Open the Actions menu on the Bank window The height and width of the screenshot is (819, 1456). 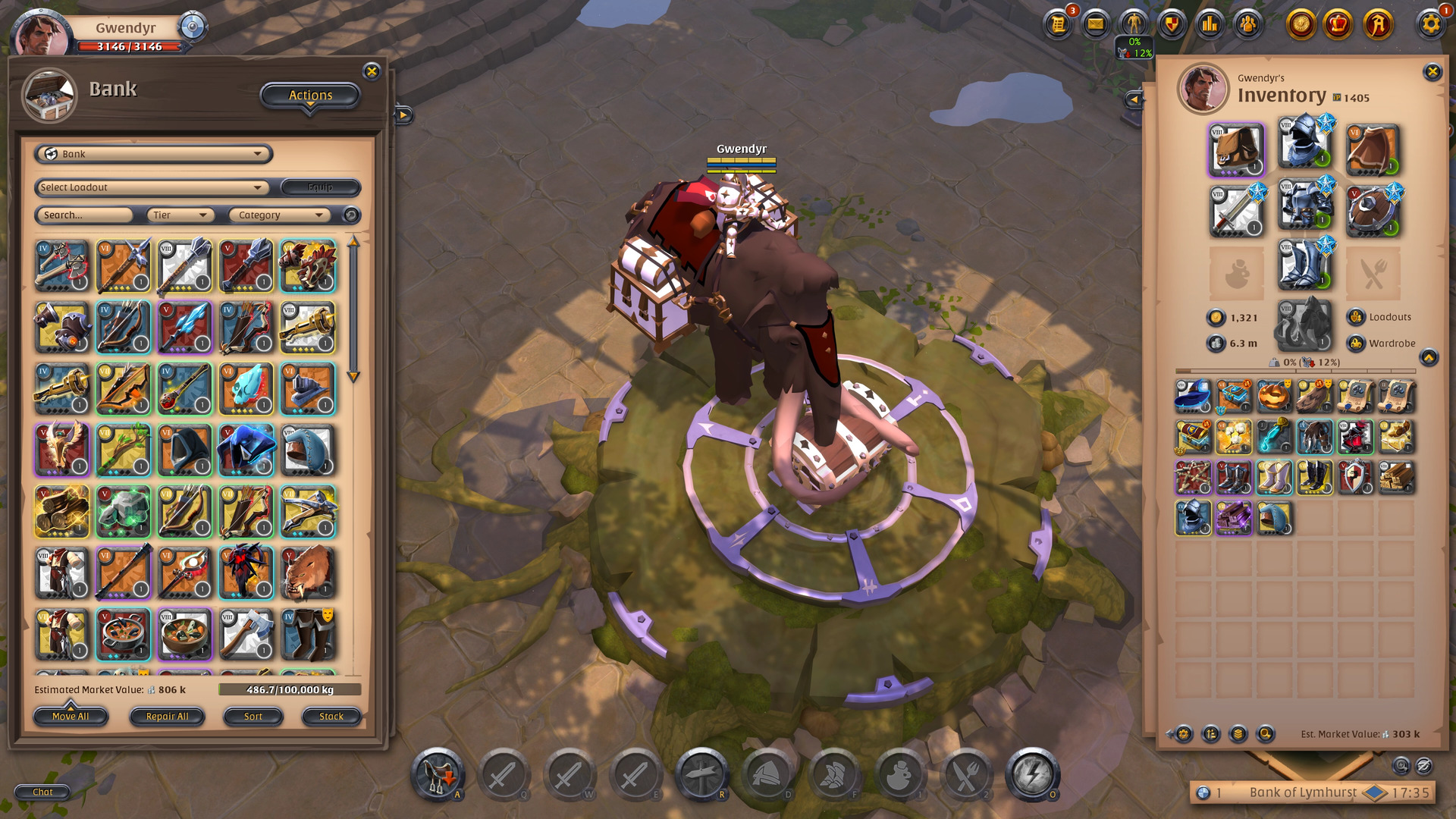tap(309, 95)
